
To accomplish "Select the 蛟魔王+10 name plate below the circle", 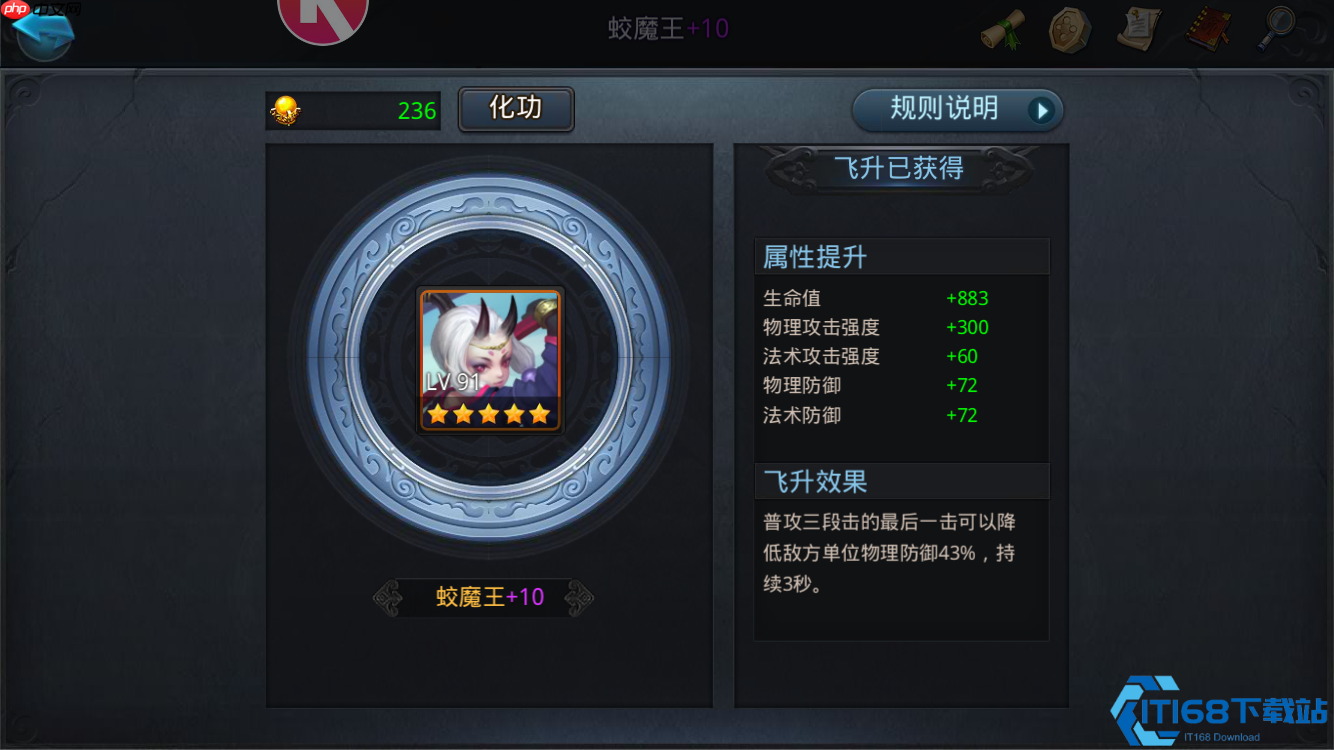I will click(489, 595).
